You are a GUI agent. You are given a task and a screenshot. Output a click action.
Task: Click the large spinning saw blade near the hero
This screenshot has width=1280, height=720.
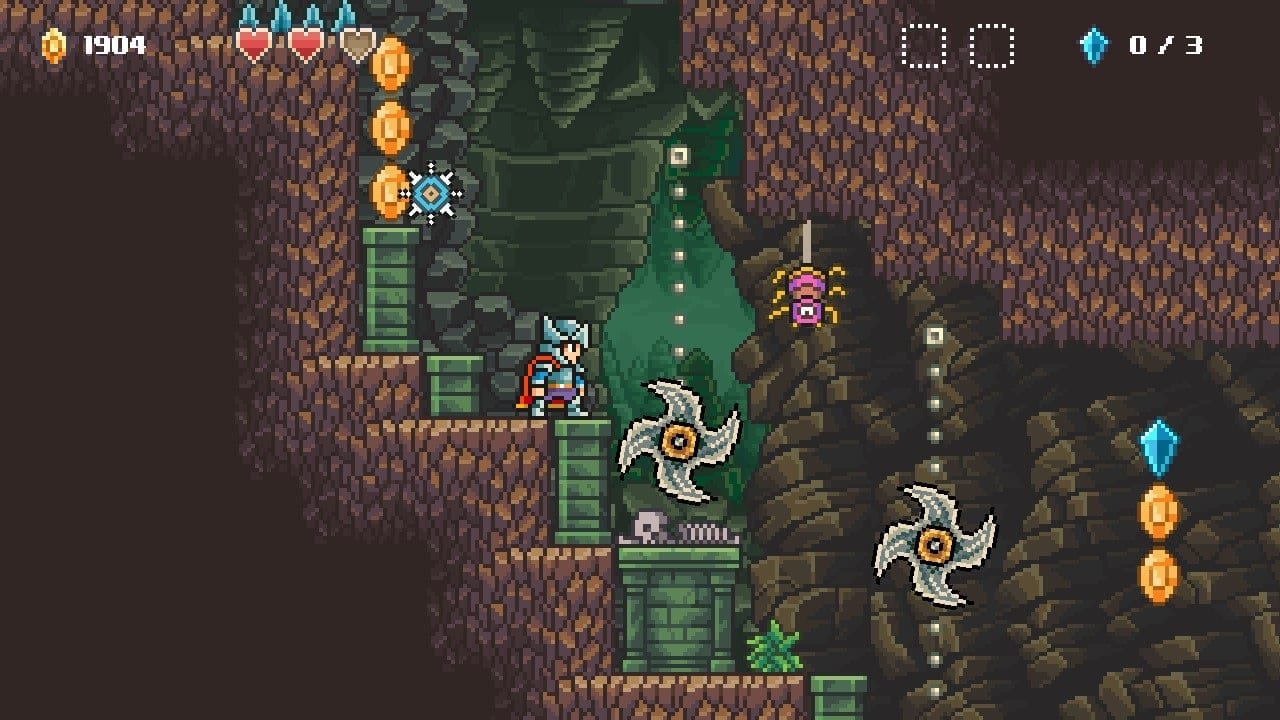point(678,440)
